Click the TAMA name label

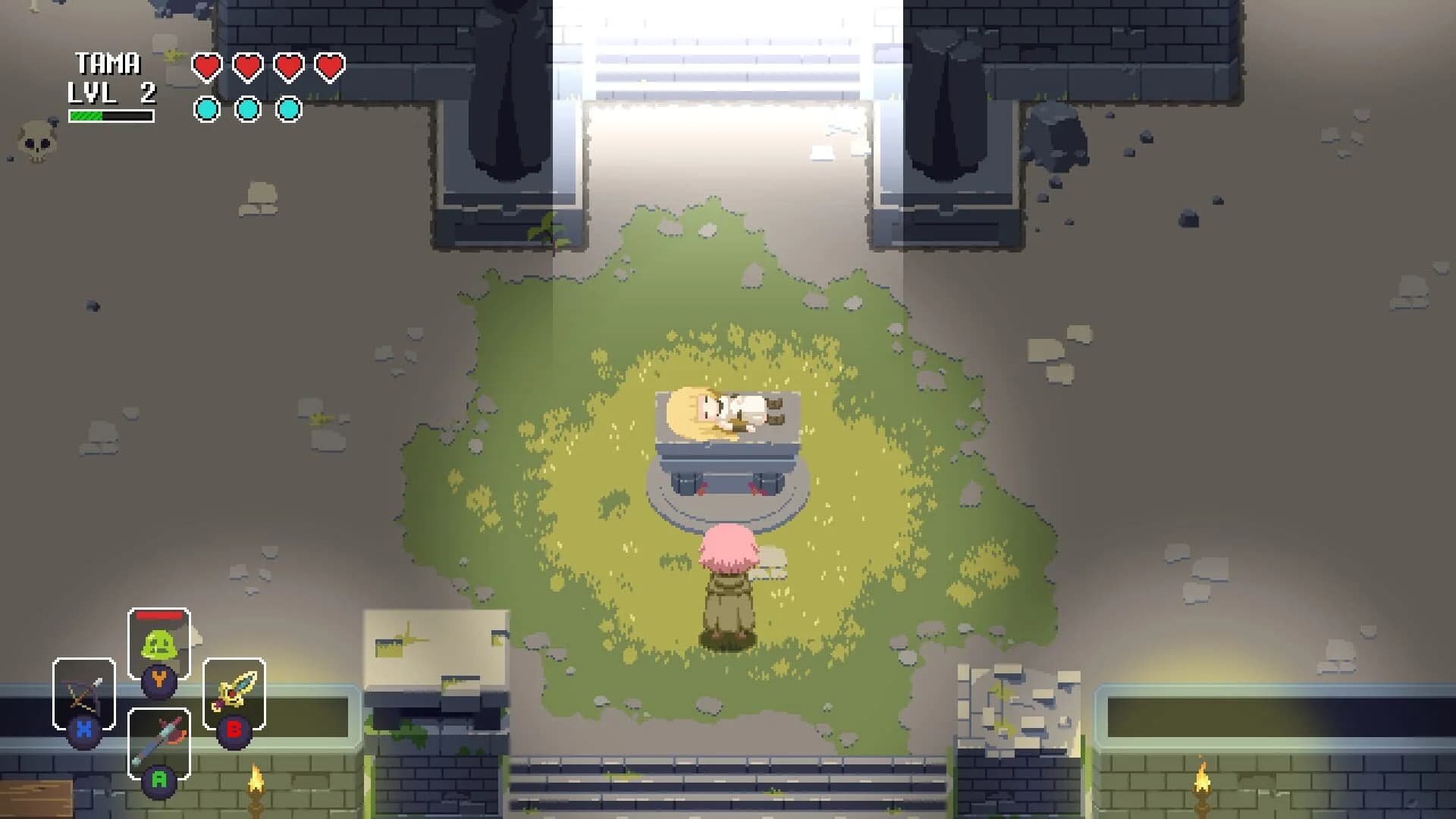[108, 62]
